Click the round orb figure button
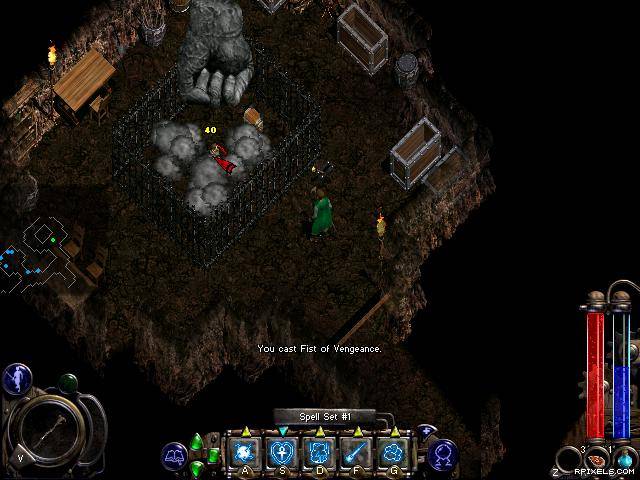 point(443,455)
